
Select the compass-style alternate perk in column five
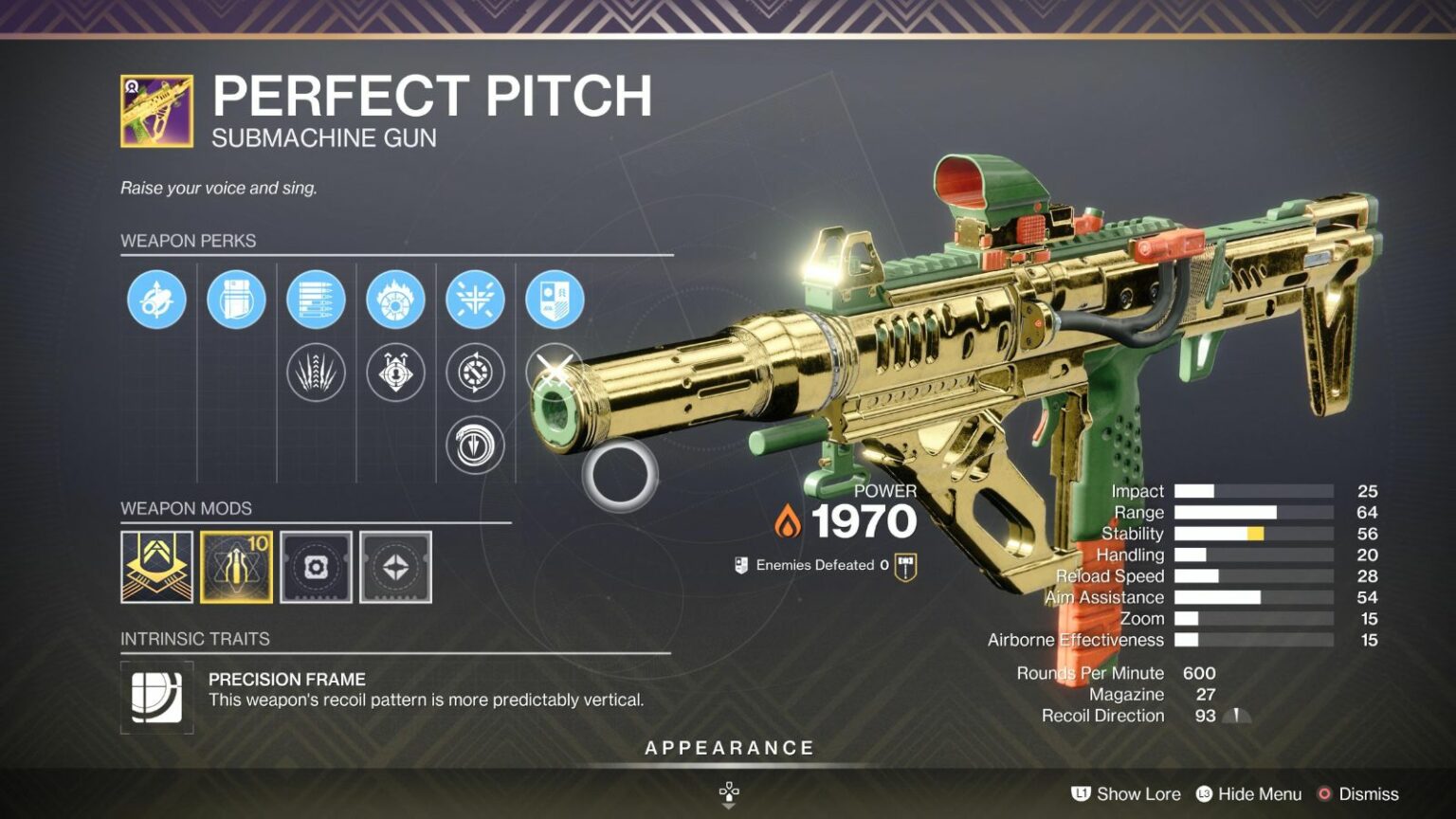pos(476,372)
